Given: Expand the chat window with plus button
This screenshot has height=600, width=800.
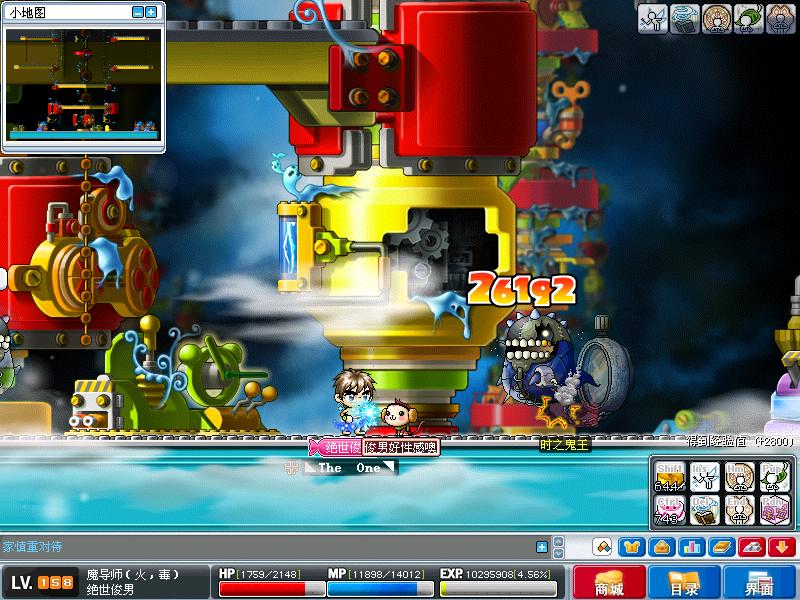Looking at the screenshot, I should coord(542,547).
